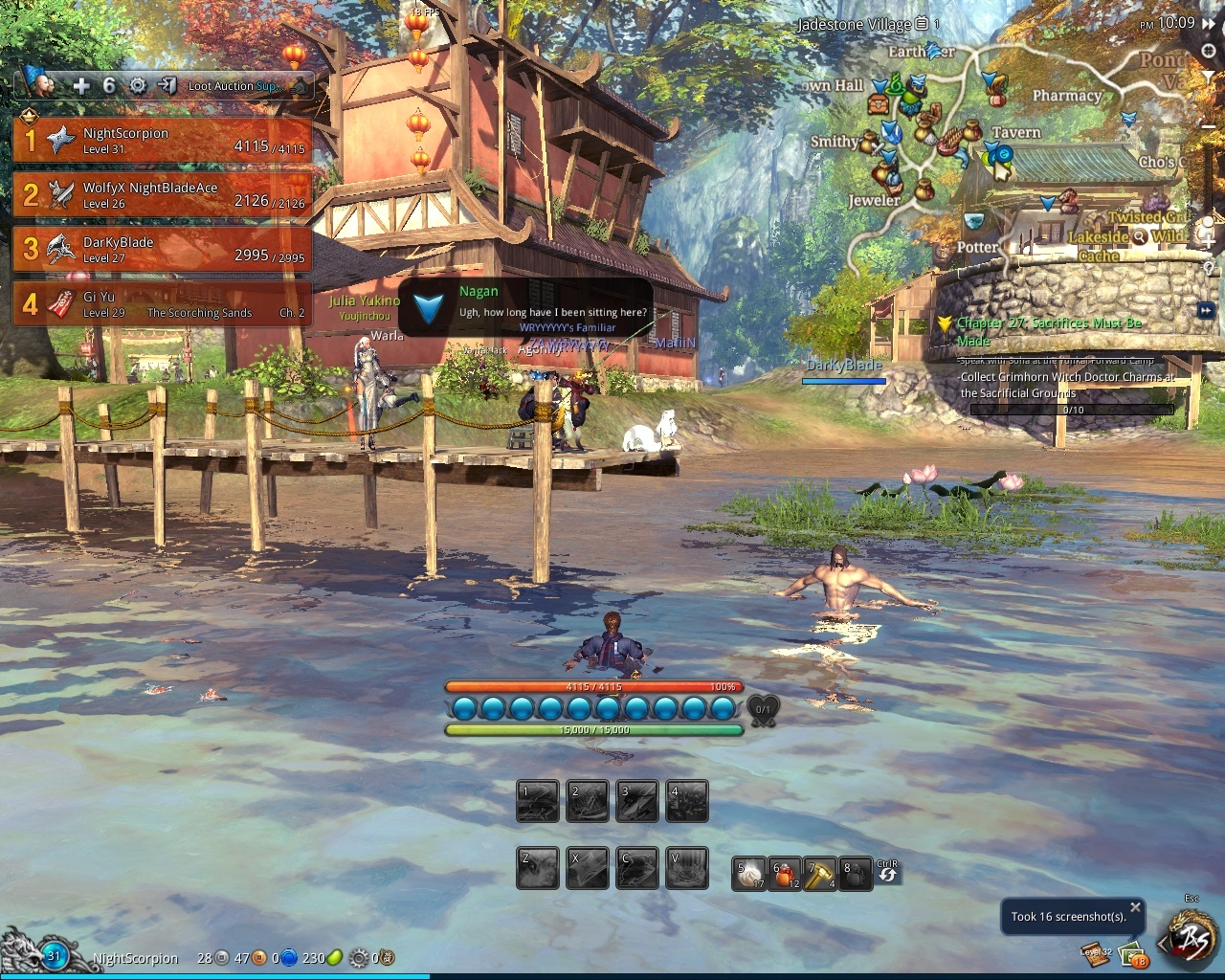
Task: Activate the skill in slot Z
Action: [x=538, y=869]
